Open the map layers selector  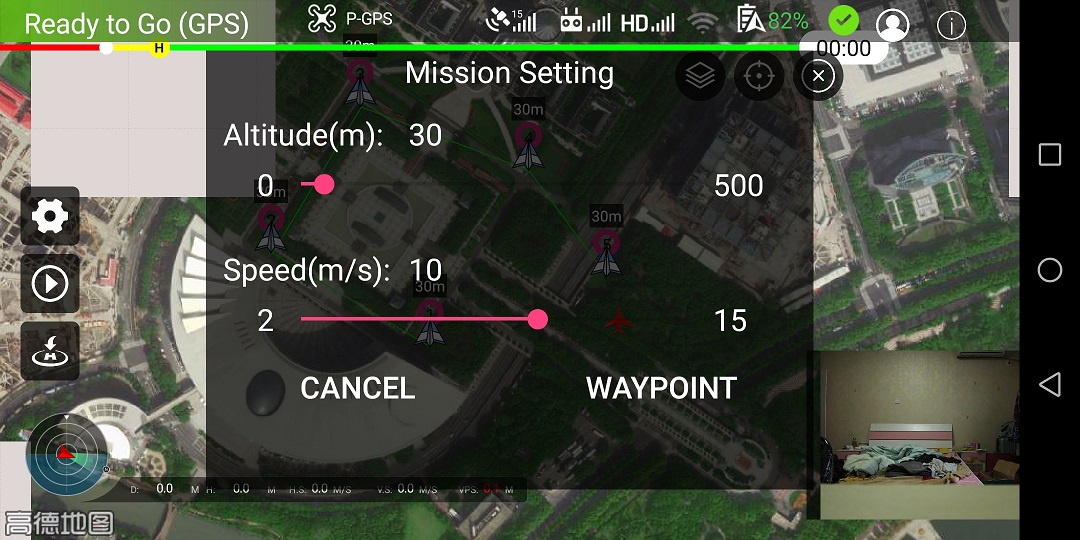(x=700, y=76)
